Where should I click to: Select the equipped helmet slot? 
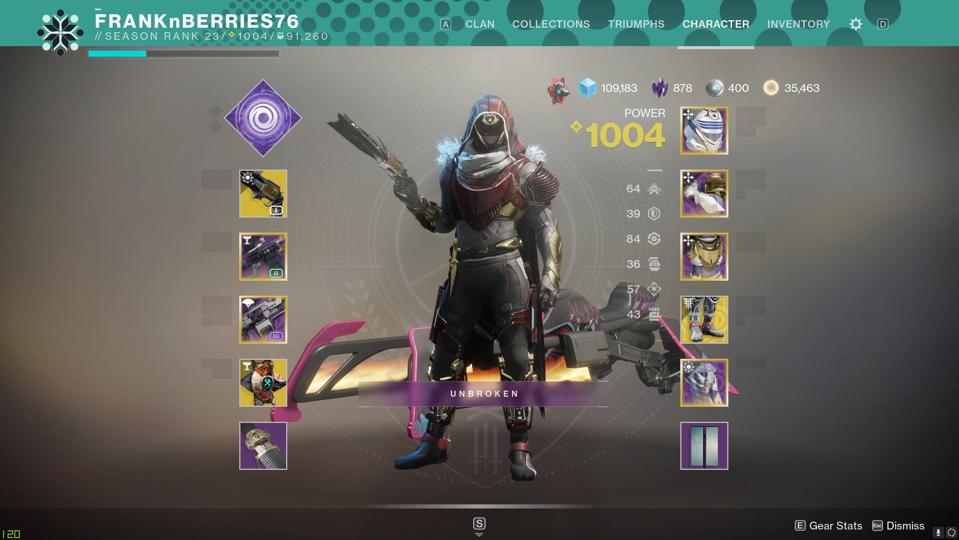[704, 130]
